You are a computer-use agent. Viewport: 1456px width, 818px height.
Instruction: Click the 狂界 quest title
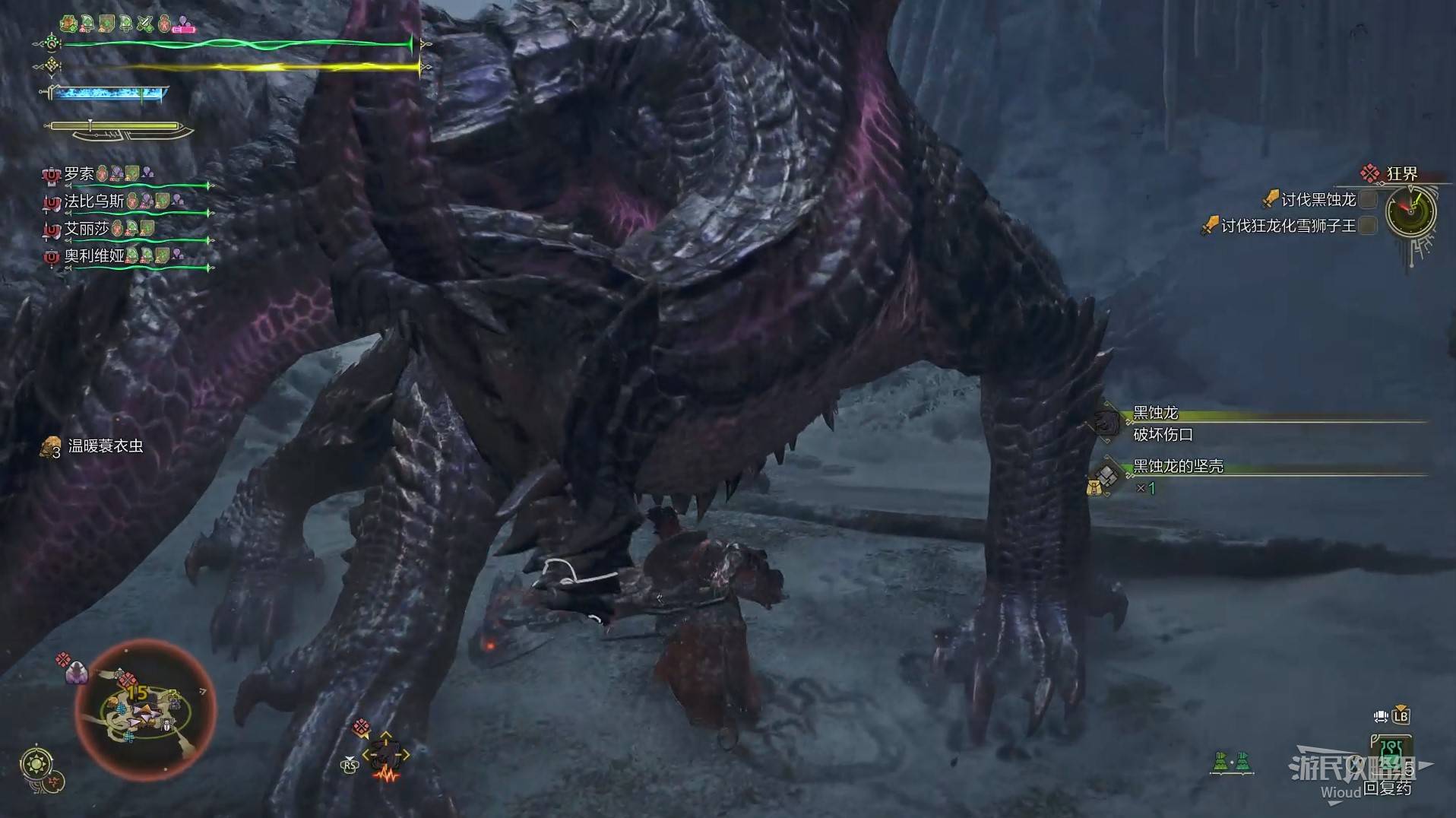pyautogui.click(x=1401, y=174)
